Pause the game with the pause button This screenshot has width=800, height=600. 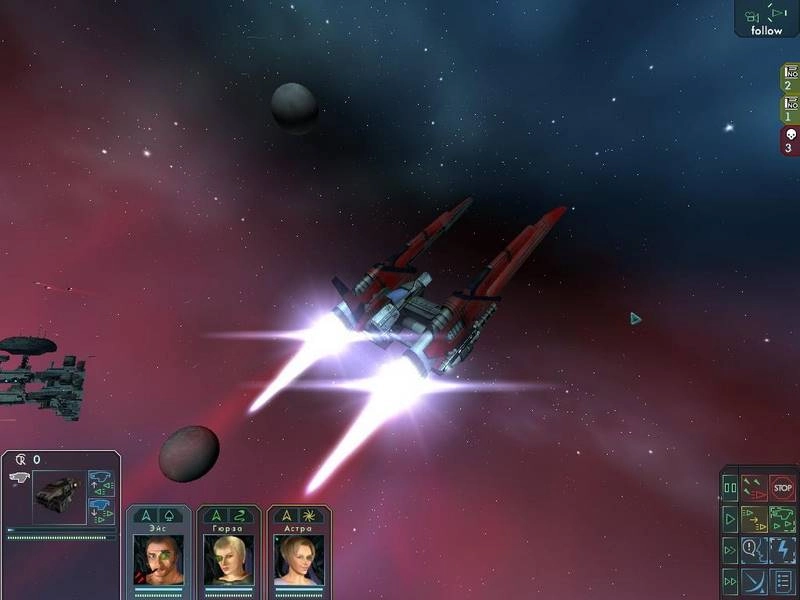(730, 489)
